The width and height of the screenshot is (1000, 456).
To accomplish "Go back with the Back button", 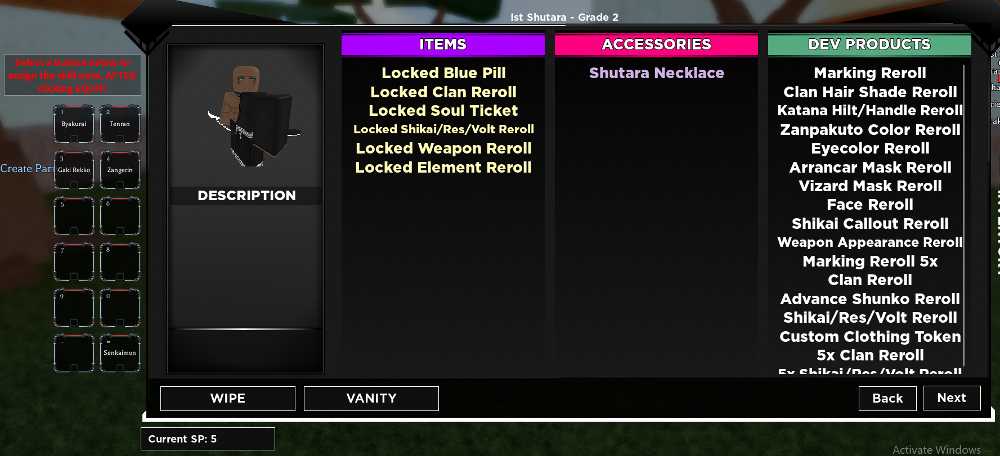I will pos(887,398).
